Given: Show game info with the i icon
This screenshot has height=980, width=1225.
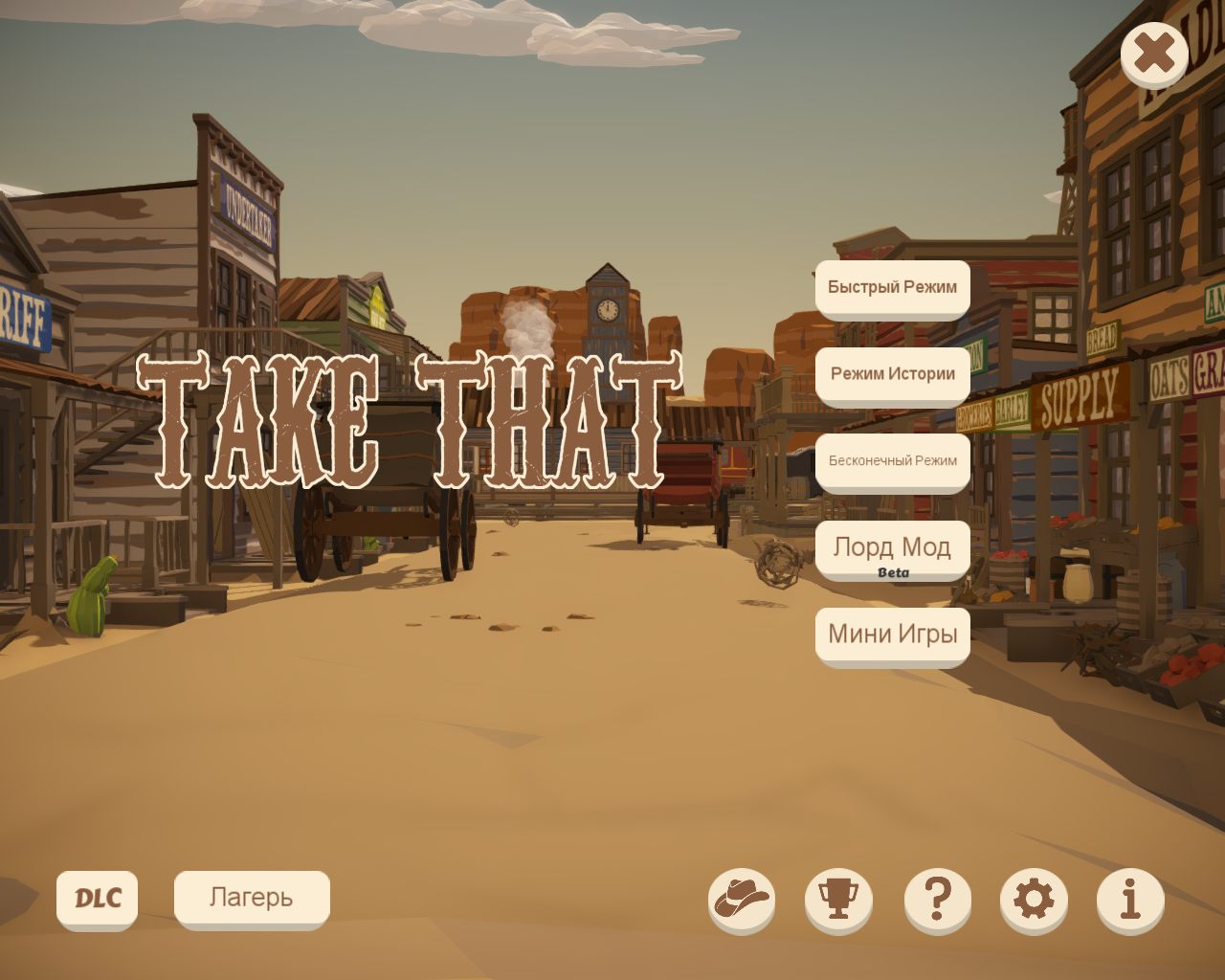Looking at the screenshot, I should (1130, 899).
